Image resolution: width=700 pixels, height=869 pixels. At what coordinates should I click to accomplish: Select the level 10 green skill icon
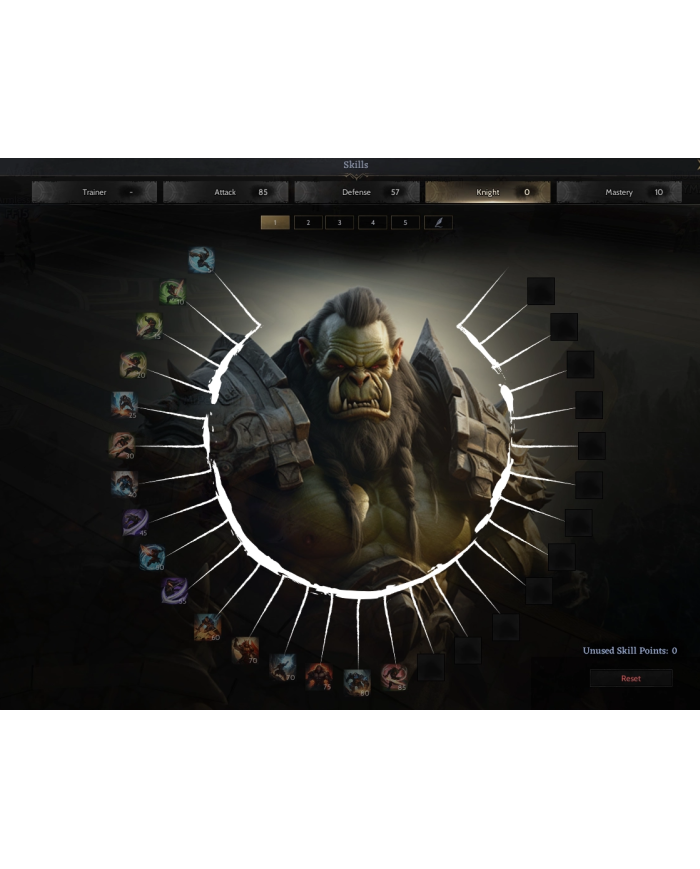click(173, 292)
